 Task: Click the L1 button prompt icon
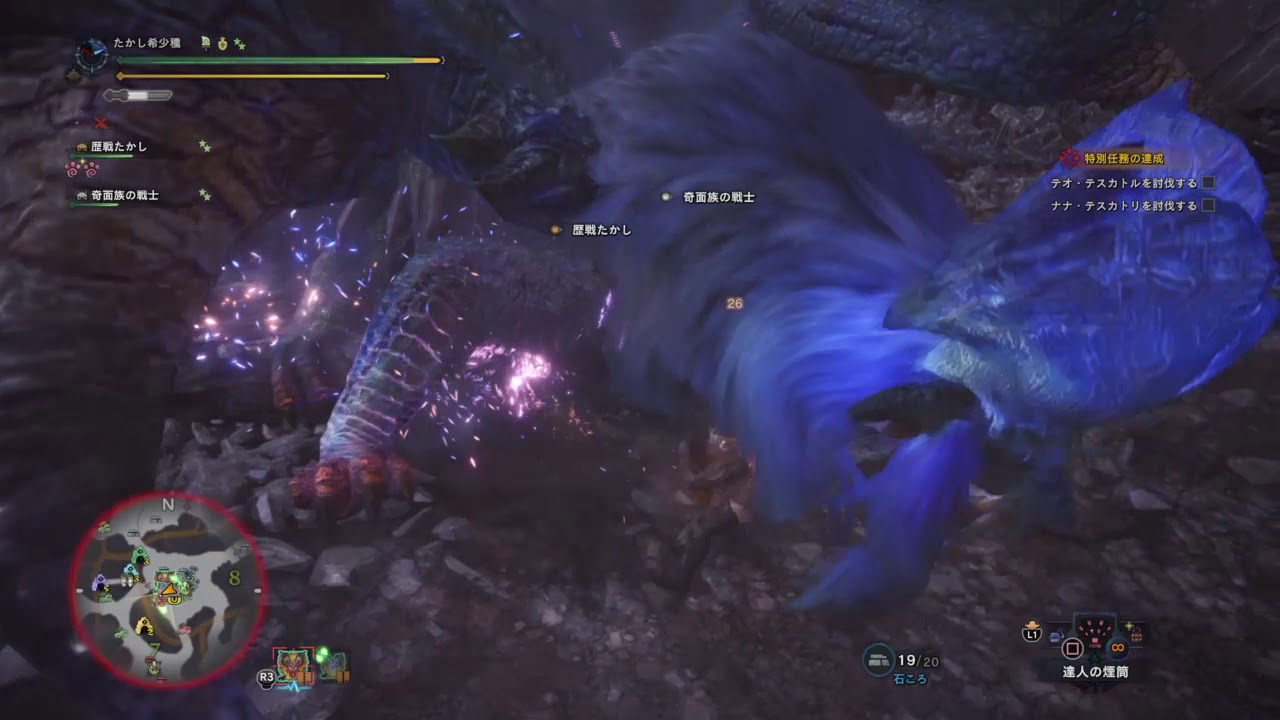click(x=1031, y=633)
